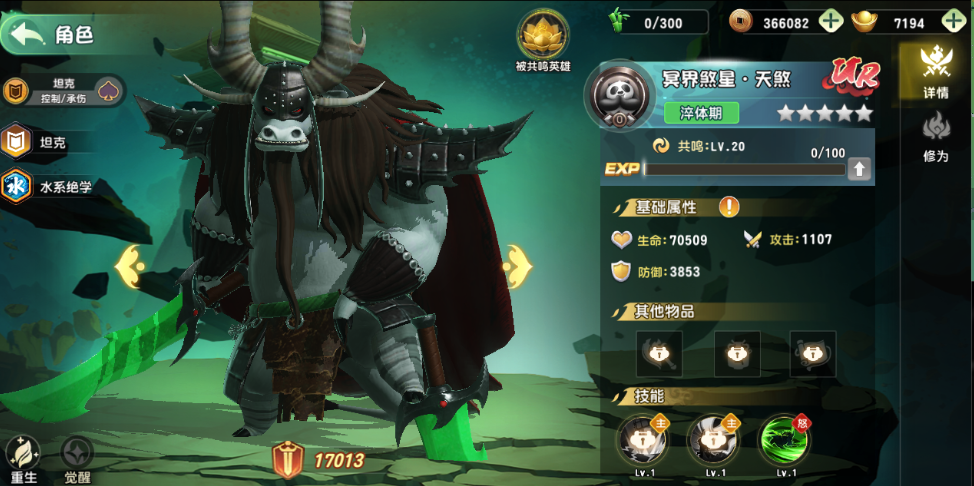View next hero with right arrow

click(517, 267)
